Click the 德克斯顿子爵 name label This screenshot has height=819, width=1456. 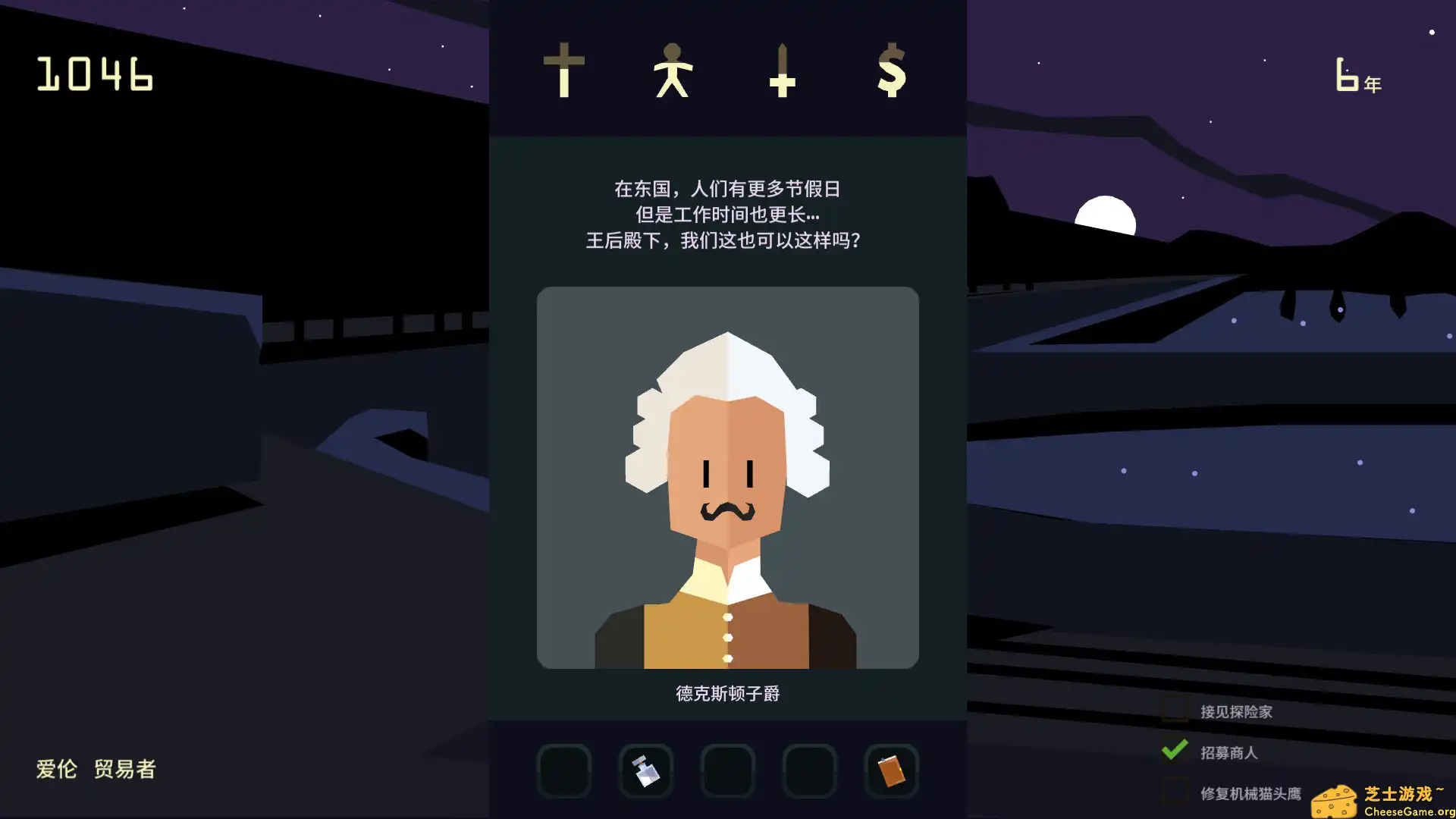tap(728, 693)
